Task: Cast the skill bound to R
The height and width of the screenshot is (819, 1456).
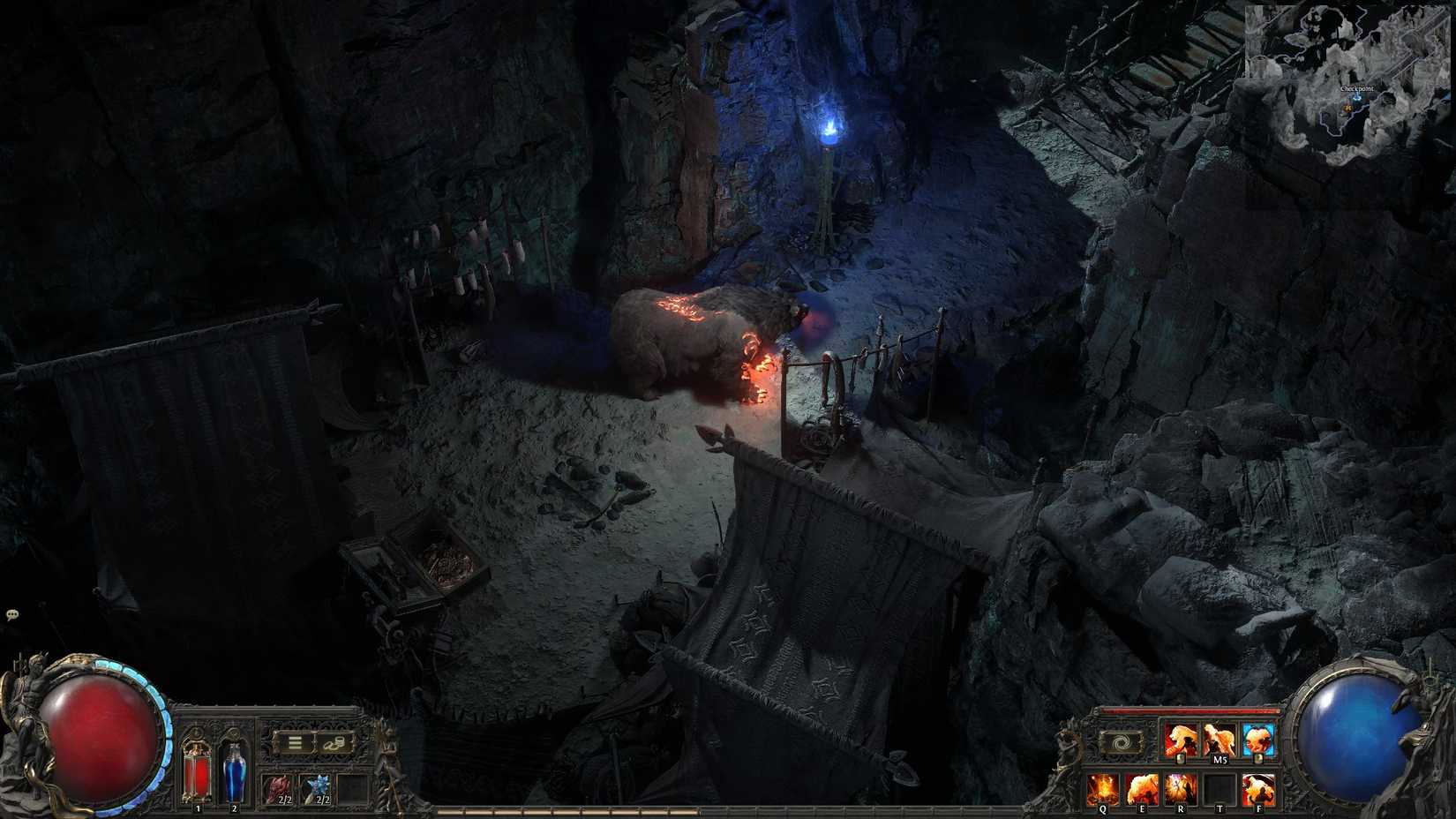Action: (x=1180, y=787)
